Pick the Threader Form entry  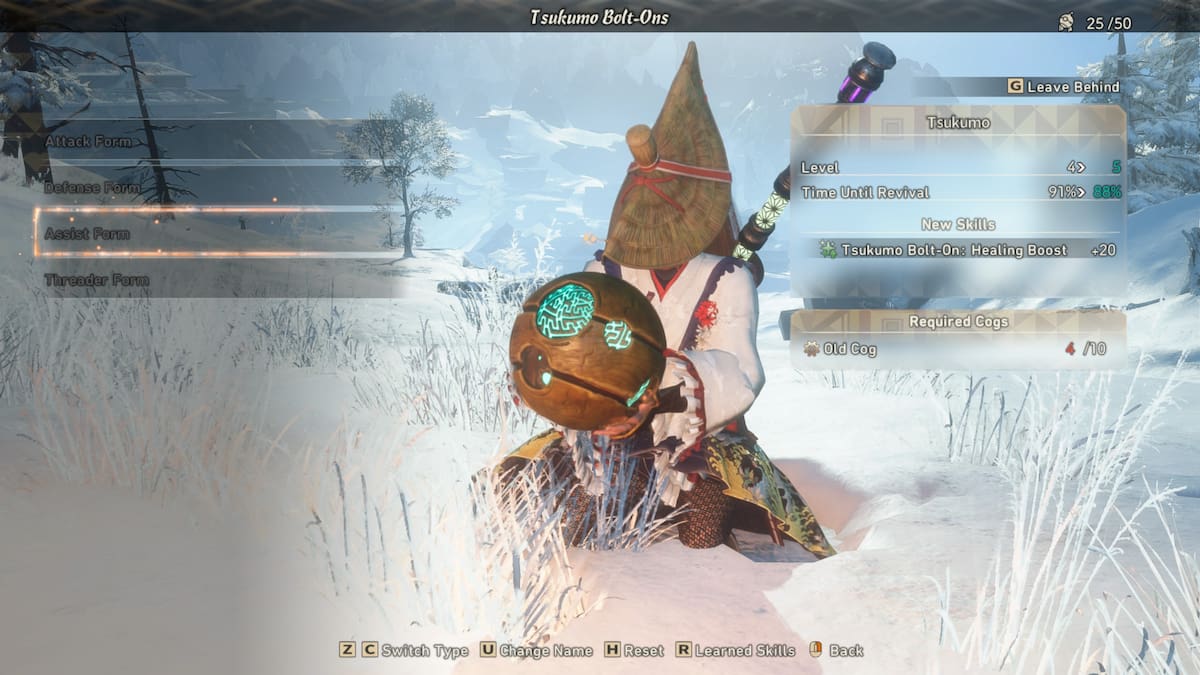pyautogui.click(x=96, y=281)
